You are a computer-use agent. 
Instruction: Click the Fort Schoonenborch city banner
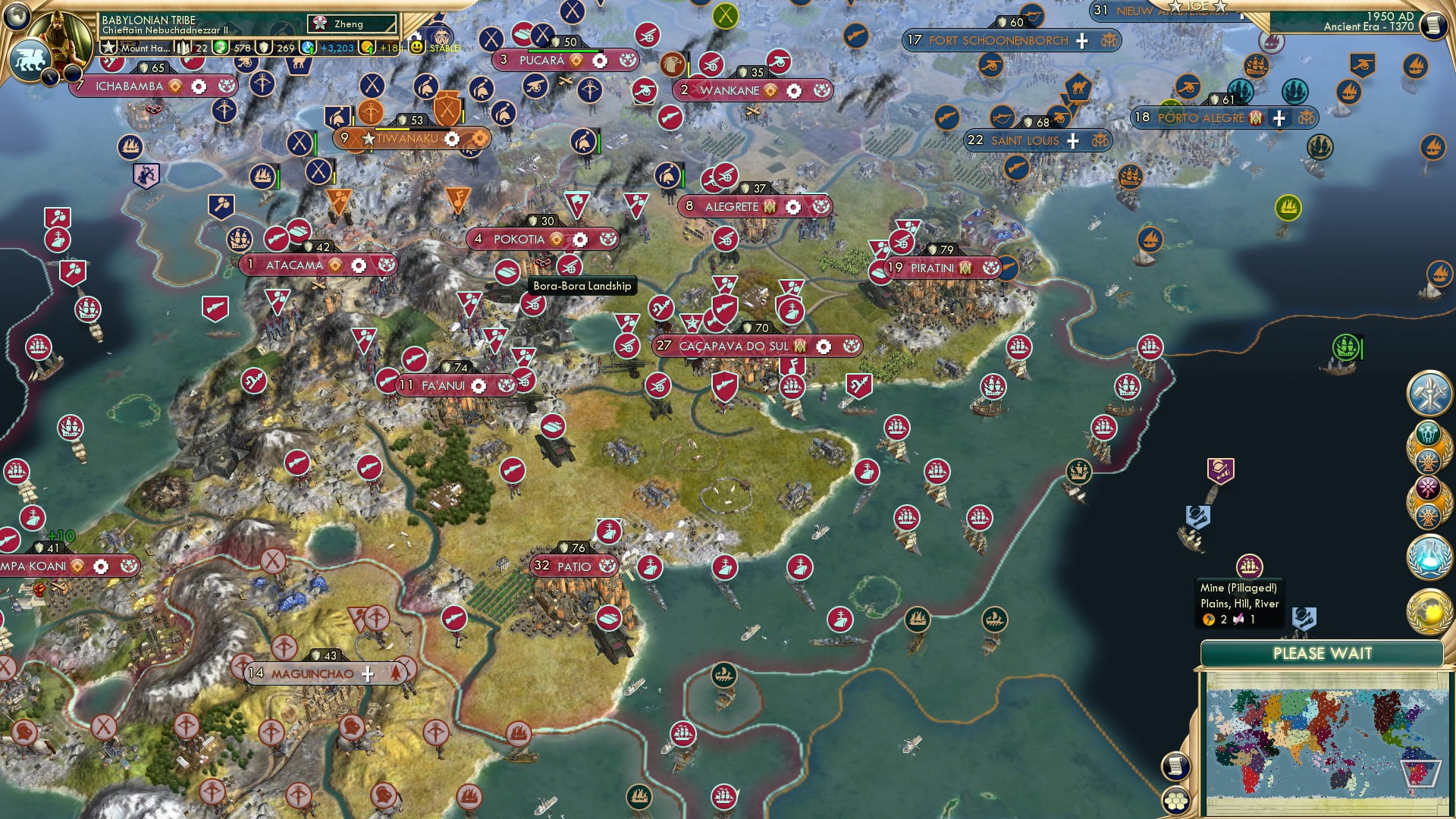(998, 41)
